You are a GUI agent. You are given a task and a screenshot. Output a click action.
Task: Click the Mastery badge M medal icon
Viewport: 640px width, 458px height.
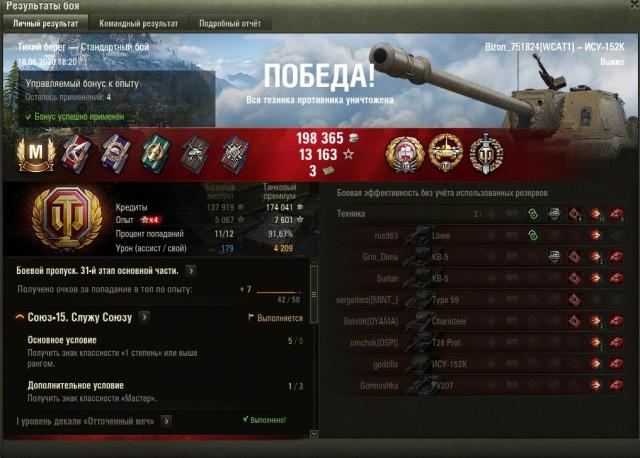pos(36,152)
